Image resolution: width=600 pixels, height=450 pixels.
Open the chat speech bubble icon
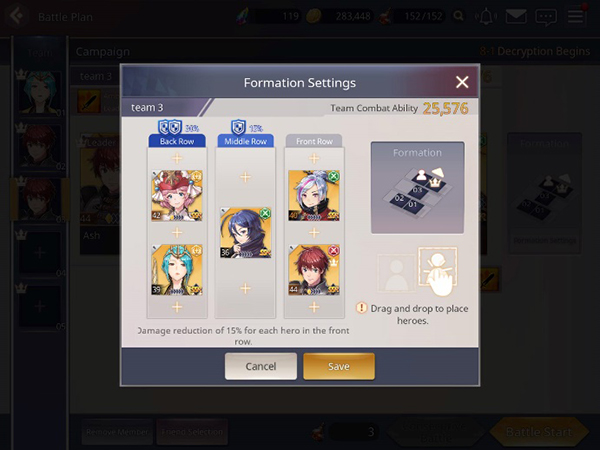tap(545, 16)
